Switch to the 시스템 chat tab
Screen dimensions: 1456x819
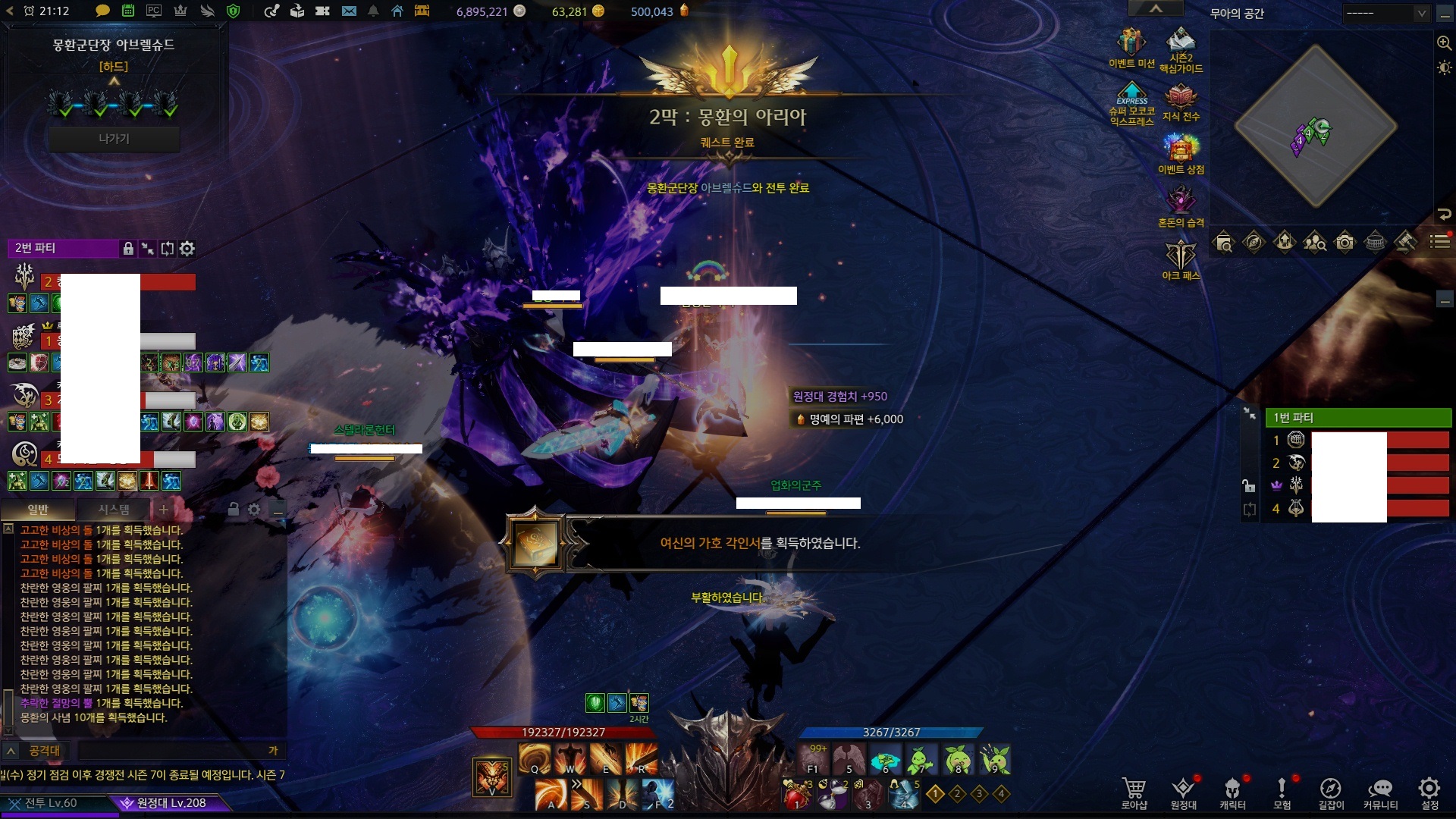114,510
